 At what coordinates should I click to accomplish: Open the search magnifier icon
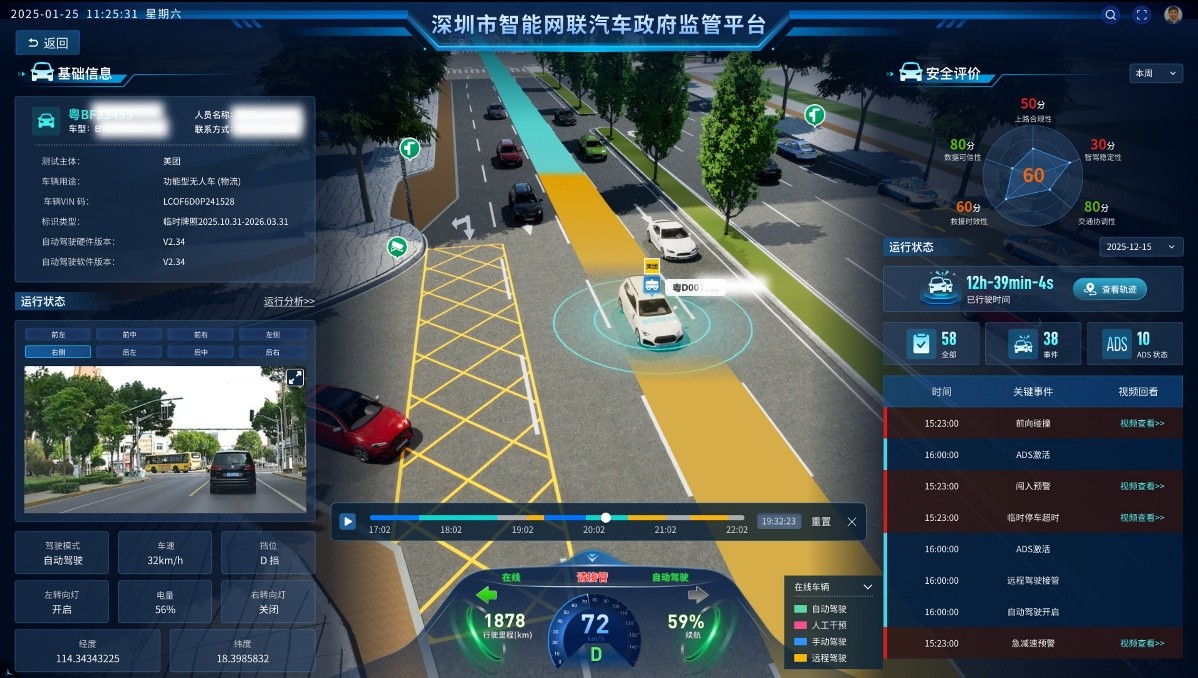pyautogui.click(x=1110, y=15)
